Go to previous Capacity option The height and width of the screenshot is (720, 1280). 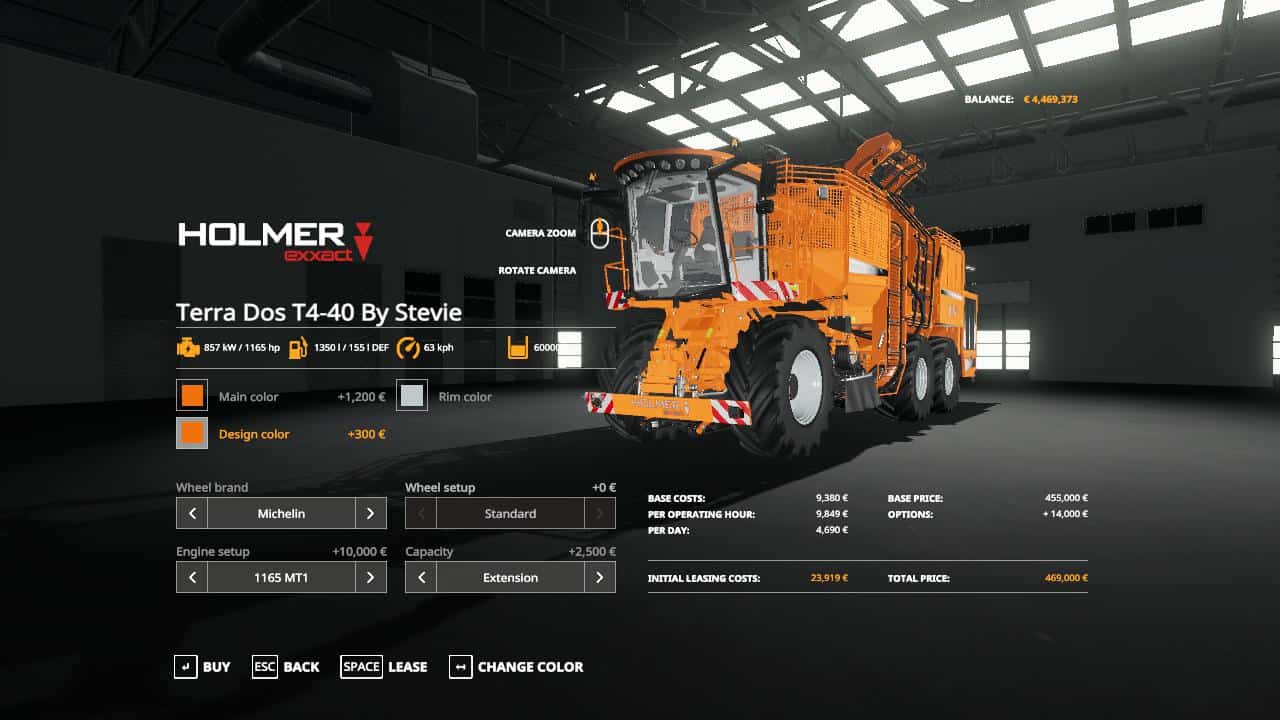tap(421, 578)
